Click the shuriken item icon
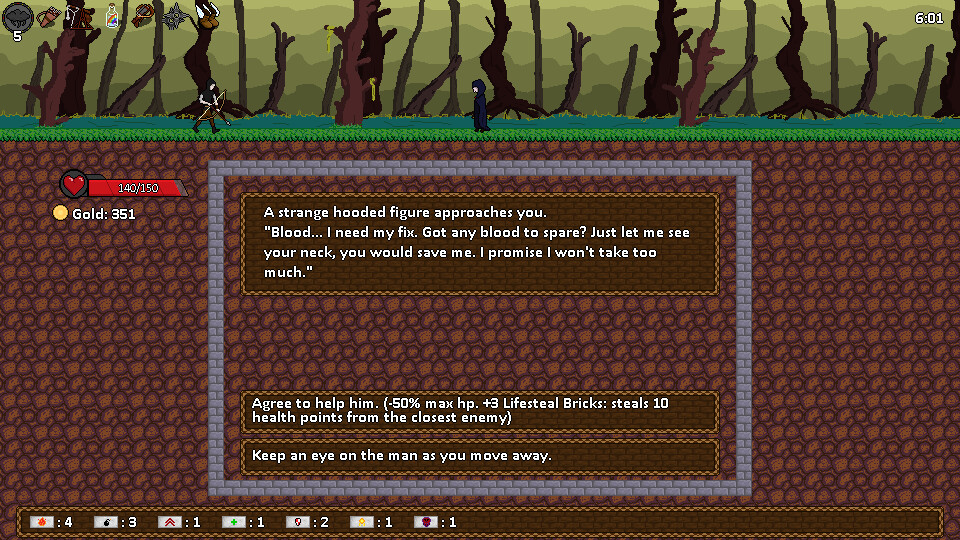Viewport: 960px width, 540px height. point(176,16)
